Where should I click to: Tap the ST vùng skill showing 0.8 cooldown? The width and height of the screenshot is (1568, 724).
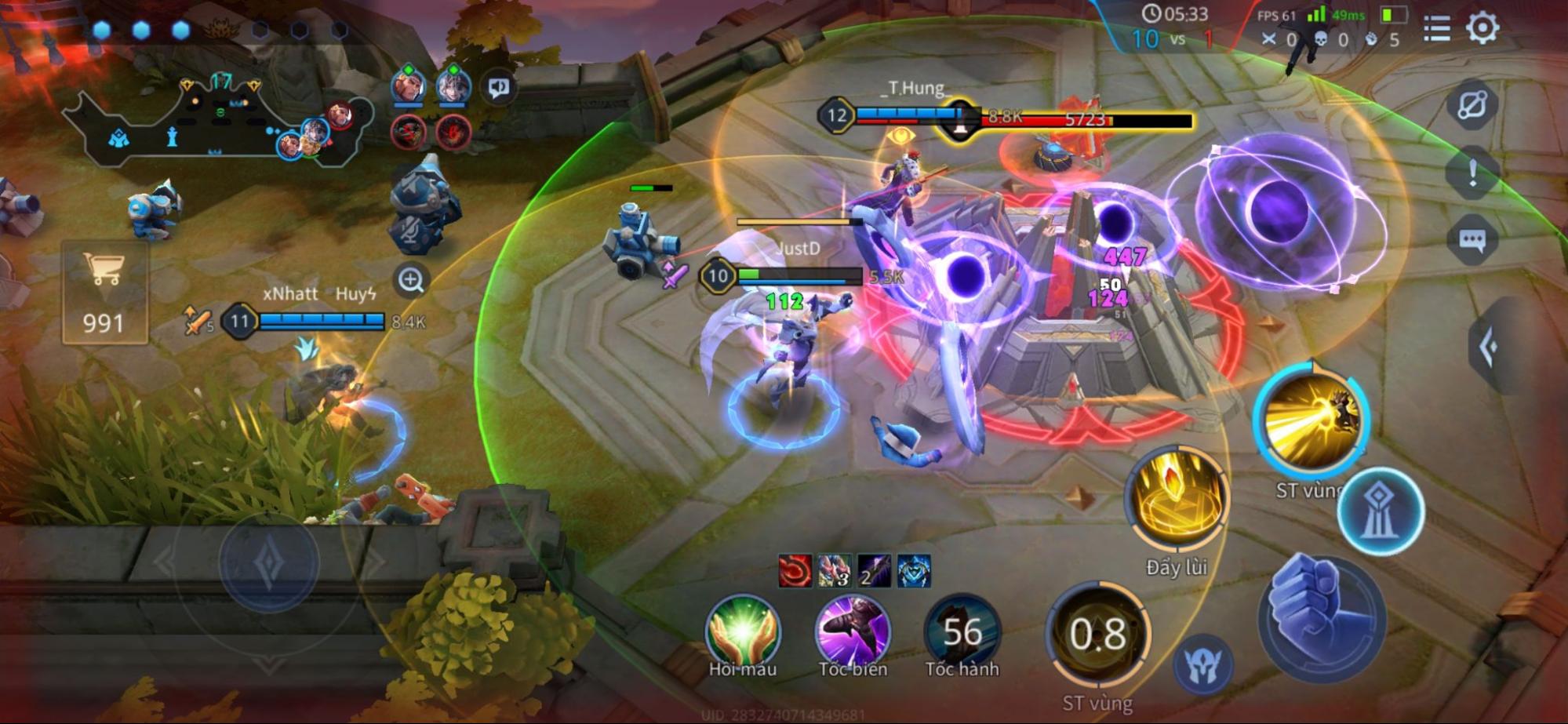tap(1098, 634)
